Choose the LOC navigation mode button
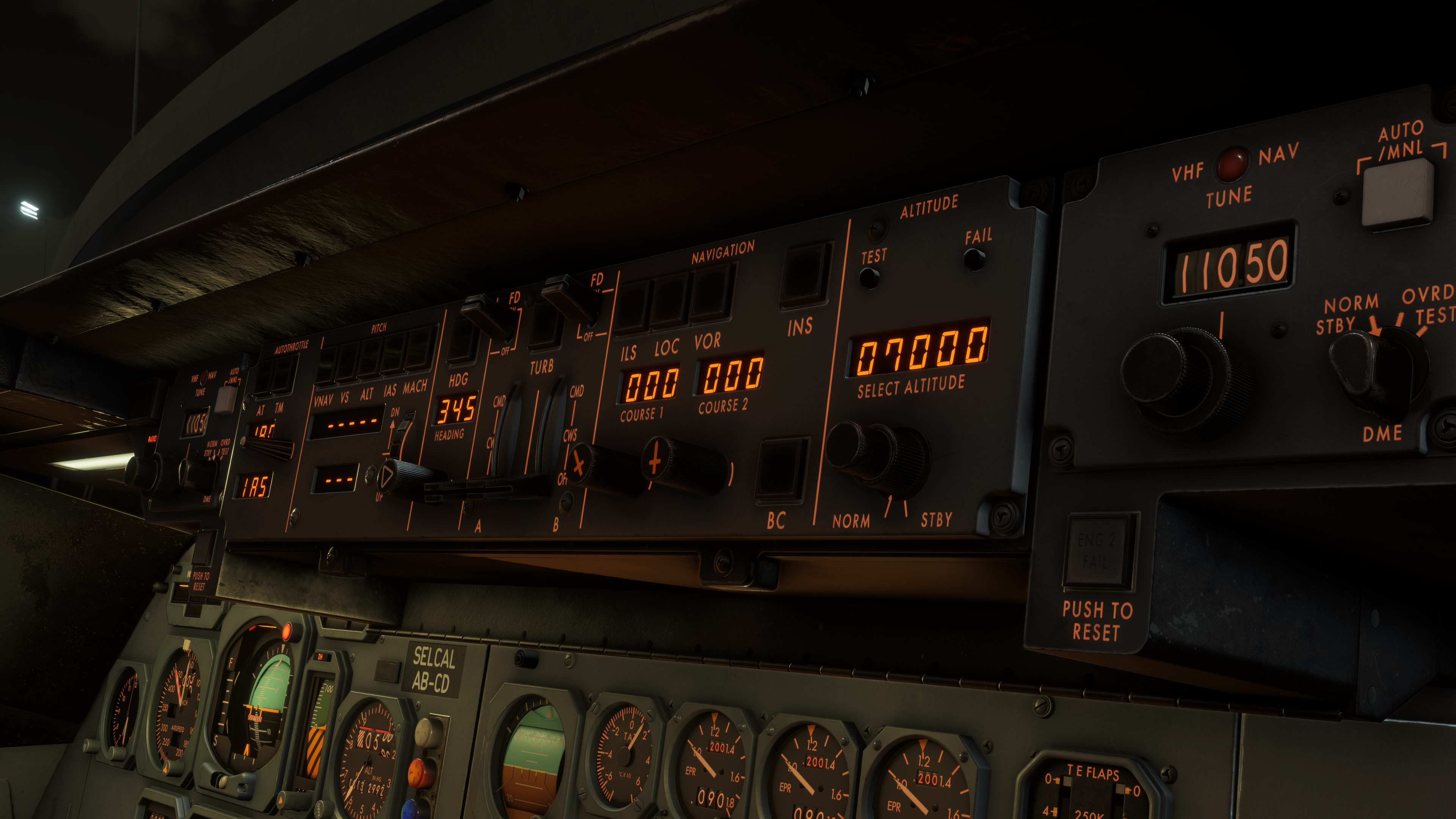Screen dimensions: 1456x819 [670, 301]
